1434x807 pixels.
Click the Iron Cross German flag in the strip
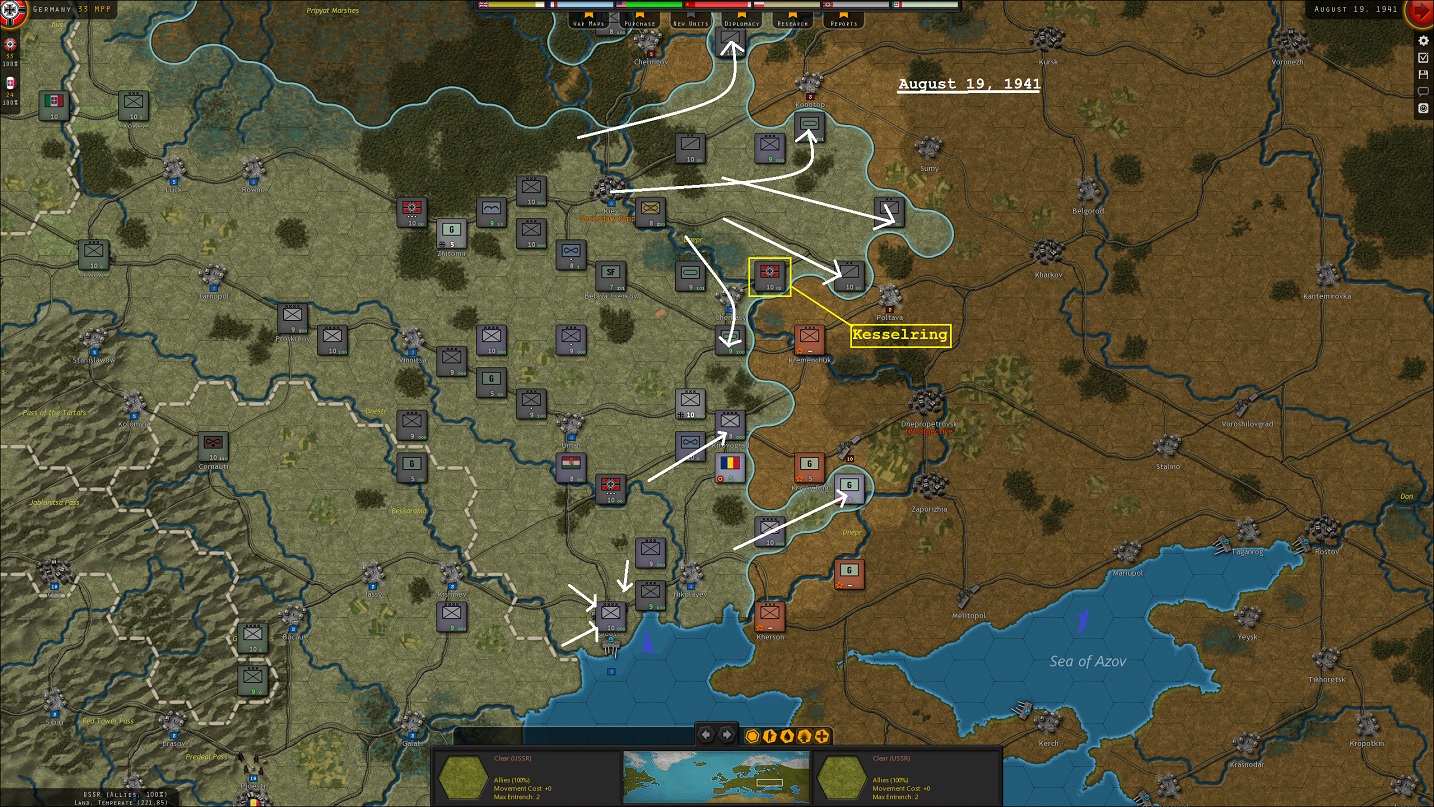coord(830,4)
